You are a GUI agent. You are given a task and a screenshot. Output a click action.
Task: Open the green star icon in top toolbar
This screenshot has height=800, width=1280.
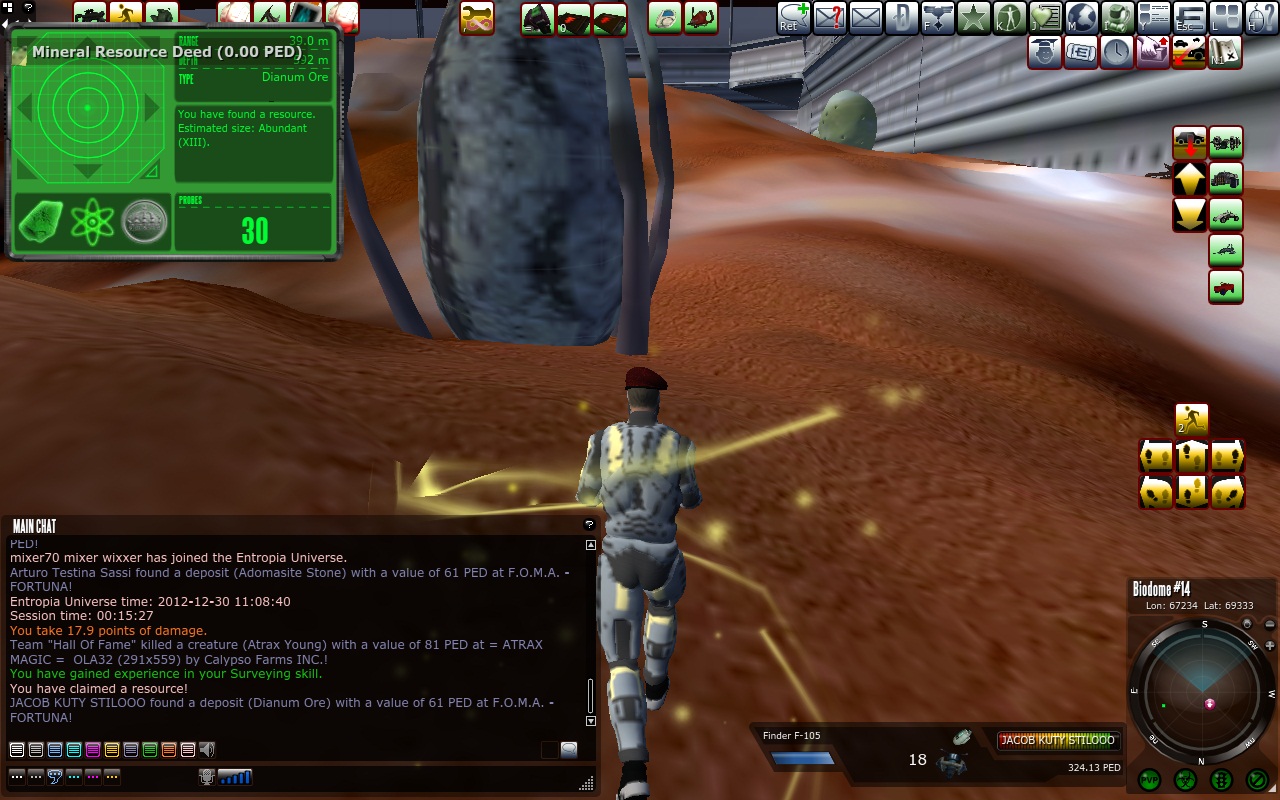973,18
